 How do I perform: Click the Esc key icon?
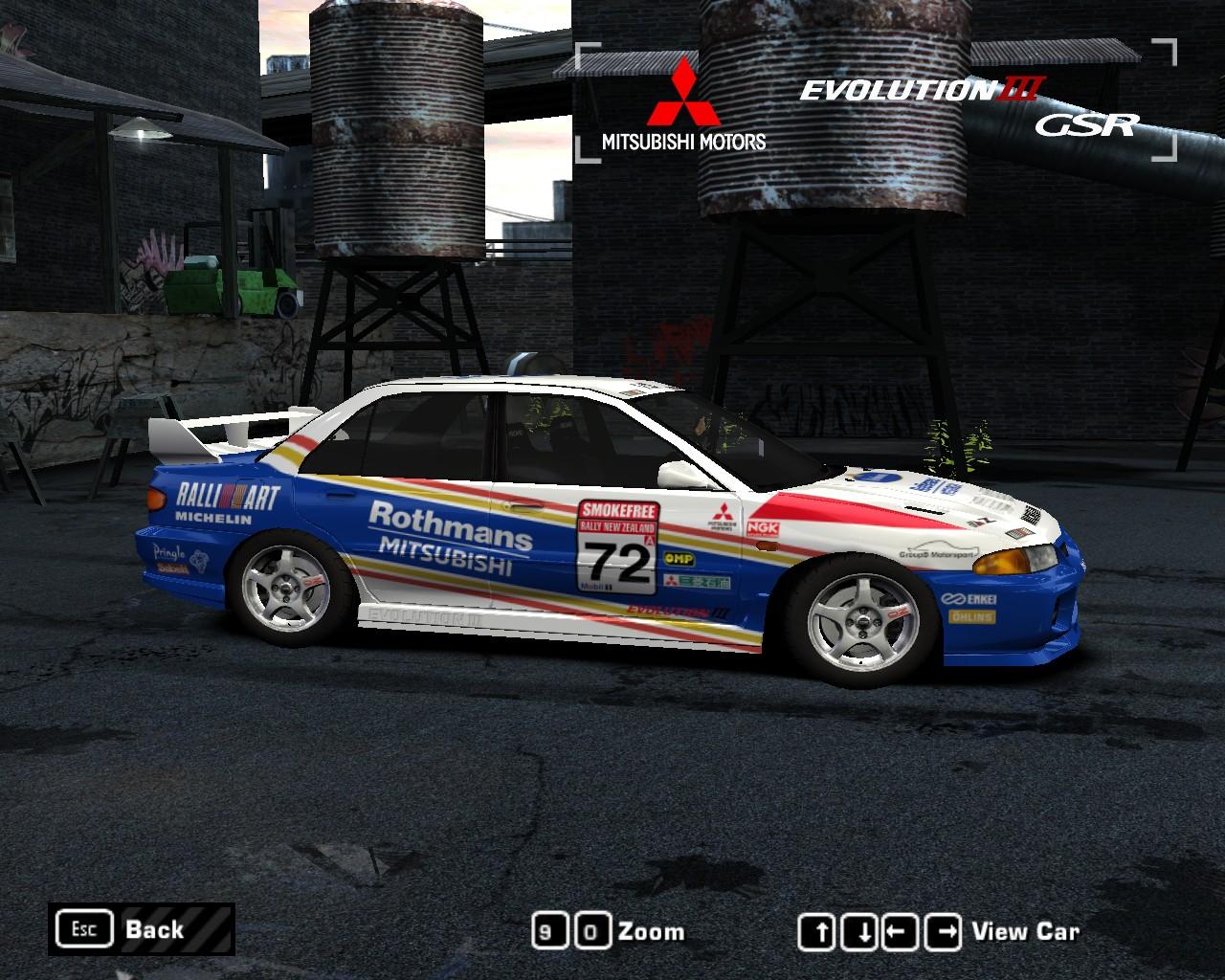pos(86,928)
